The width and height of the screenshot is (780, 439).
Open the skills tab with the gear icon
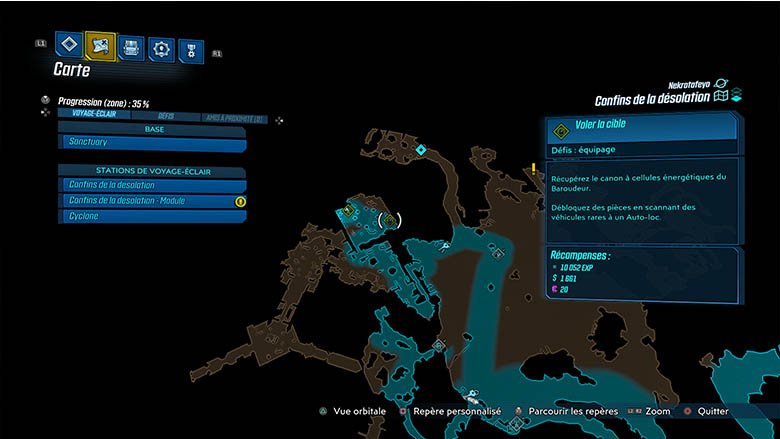161,48
